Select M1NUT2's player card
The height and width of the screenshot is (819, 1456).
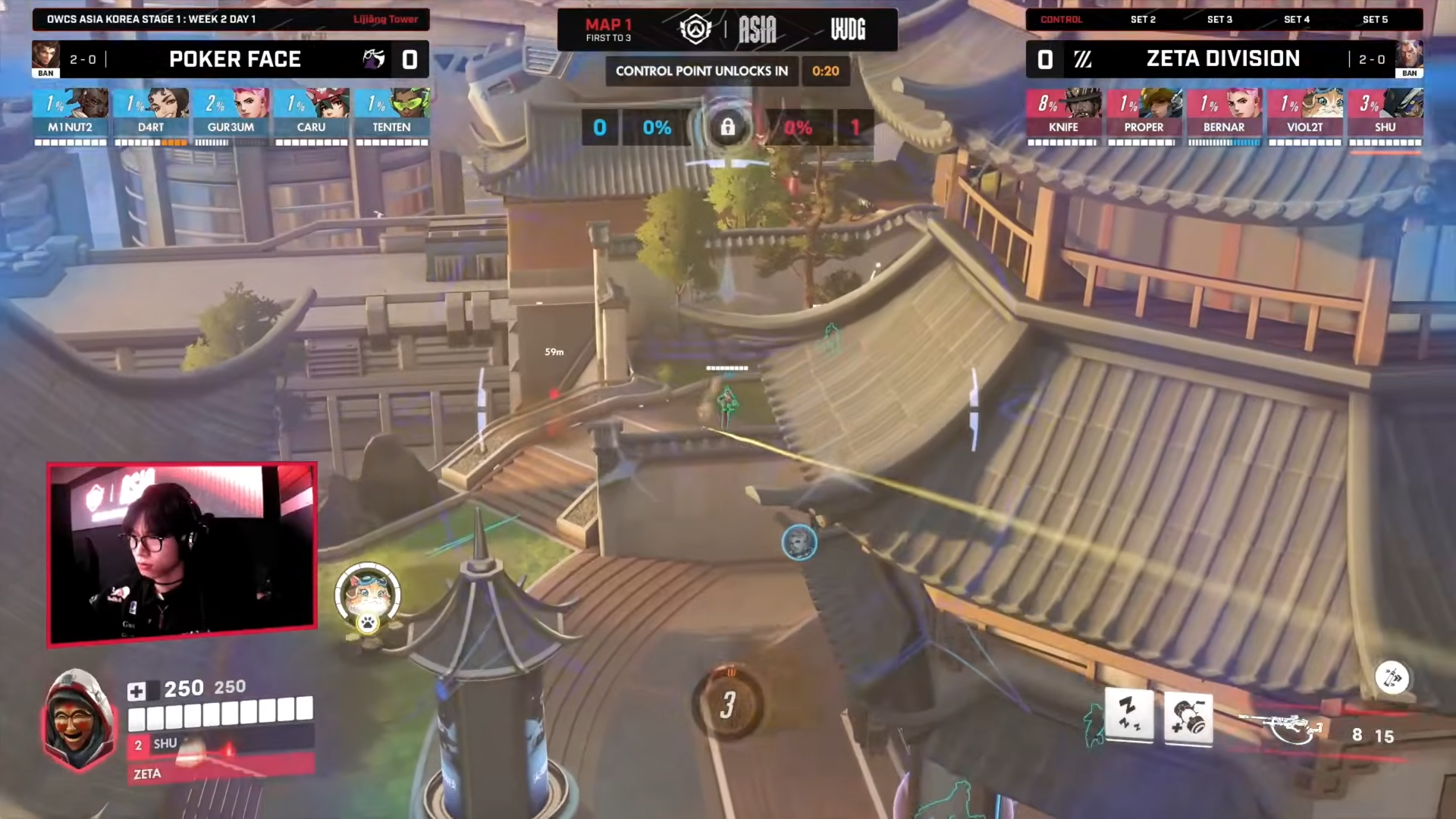coord(71,112)
